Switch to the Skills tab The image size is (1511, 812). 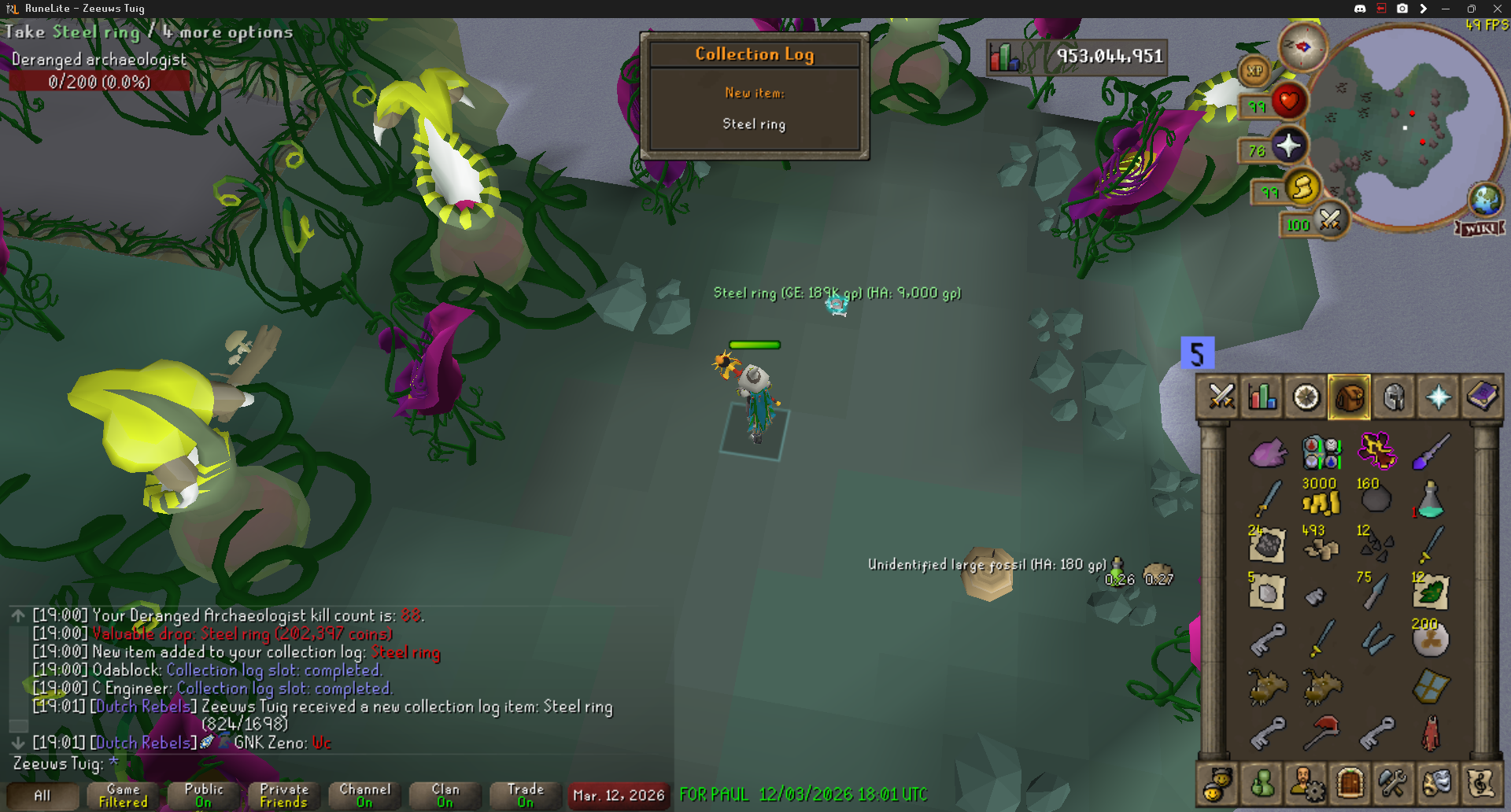click(1263, 397)
